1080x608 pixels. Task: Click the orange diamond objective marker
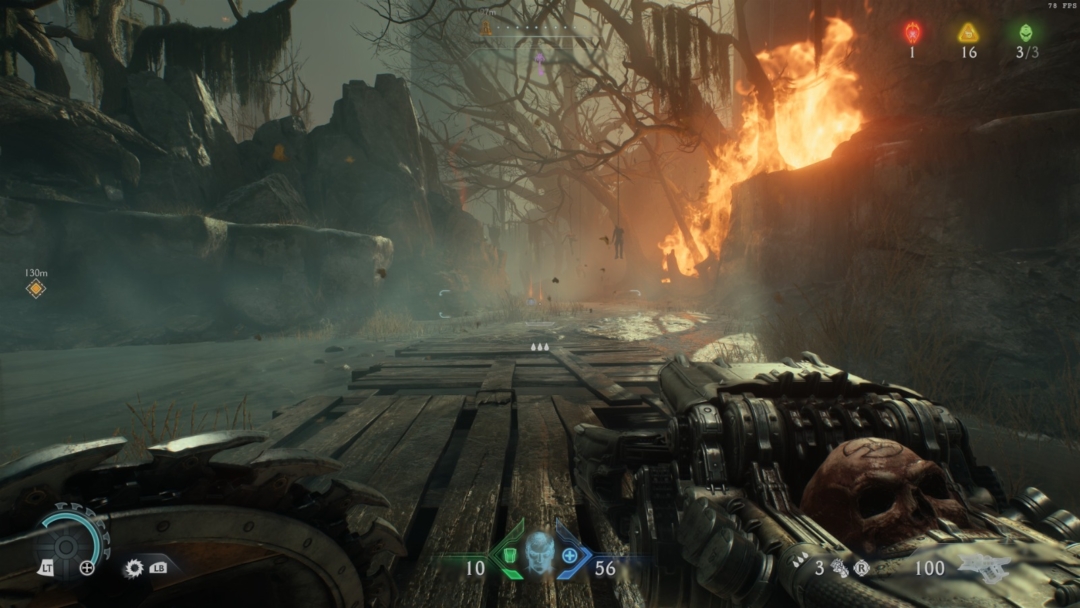coord(36,289)
